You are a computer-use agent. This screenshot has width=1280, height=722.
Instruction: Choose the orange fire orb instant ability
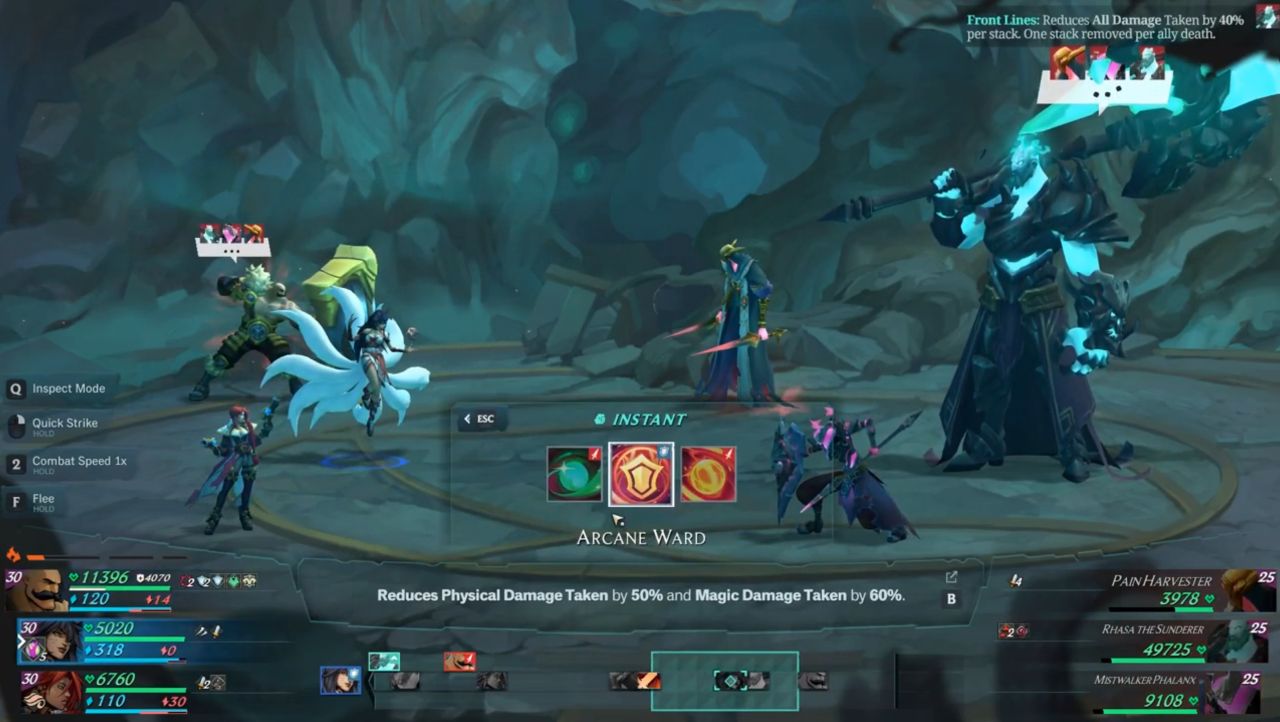[x=708, y=474]
